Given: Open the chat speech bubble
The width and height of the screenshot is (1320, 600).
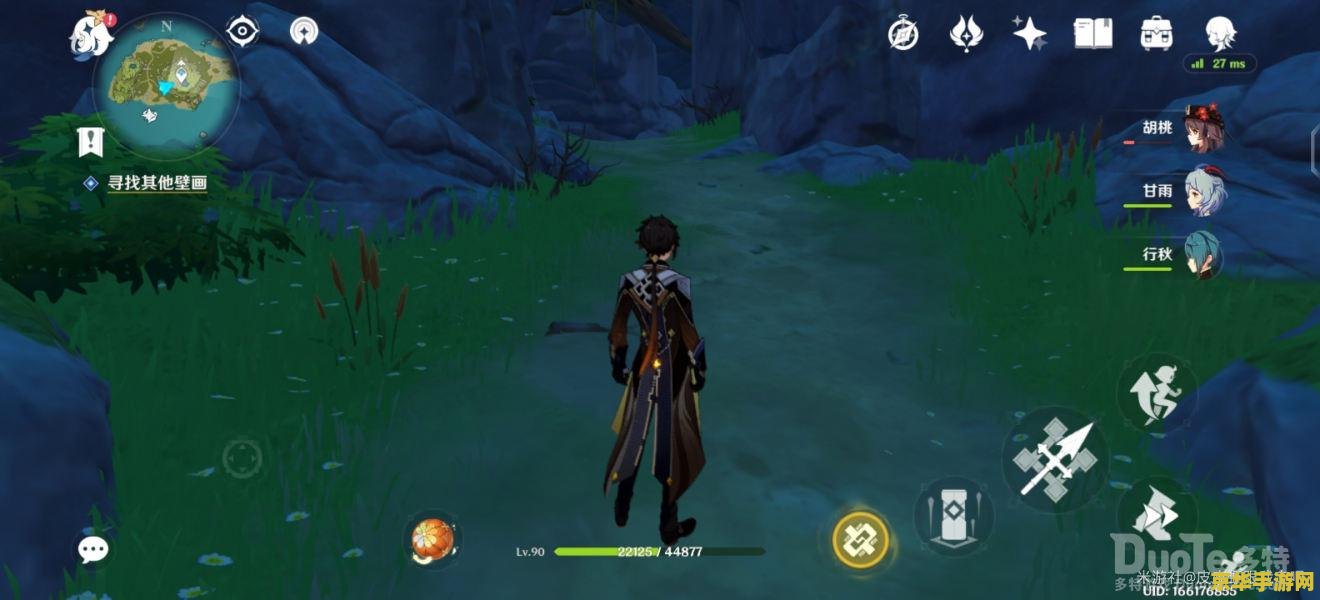Looking at the screenshot, I should click(x=94, y=548).
